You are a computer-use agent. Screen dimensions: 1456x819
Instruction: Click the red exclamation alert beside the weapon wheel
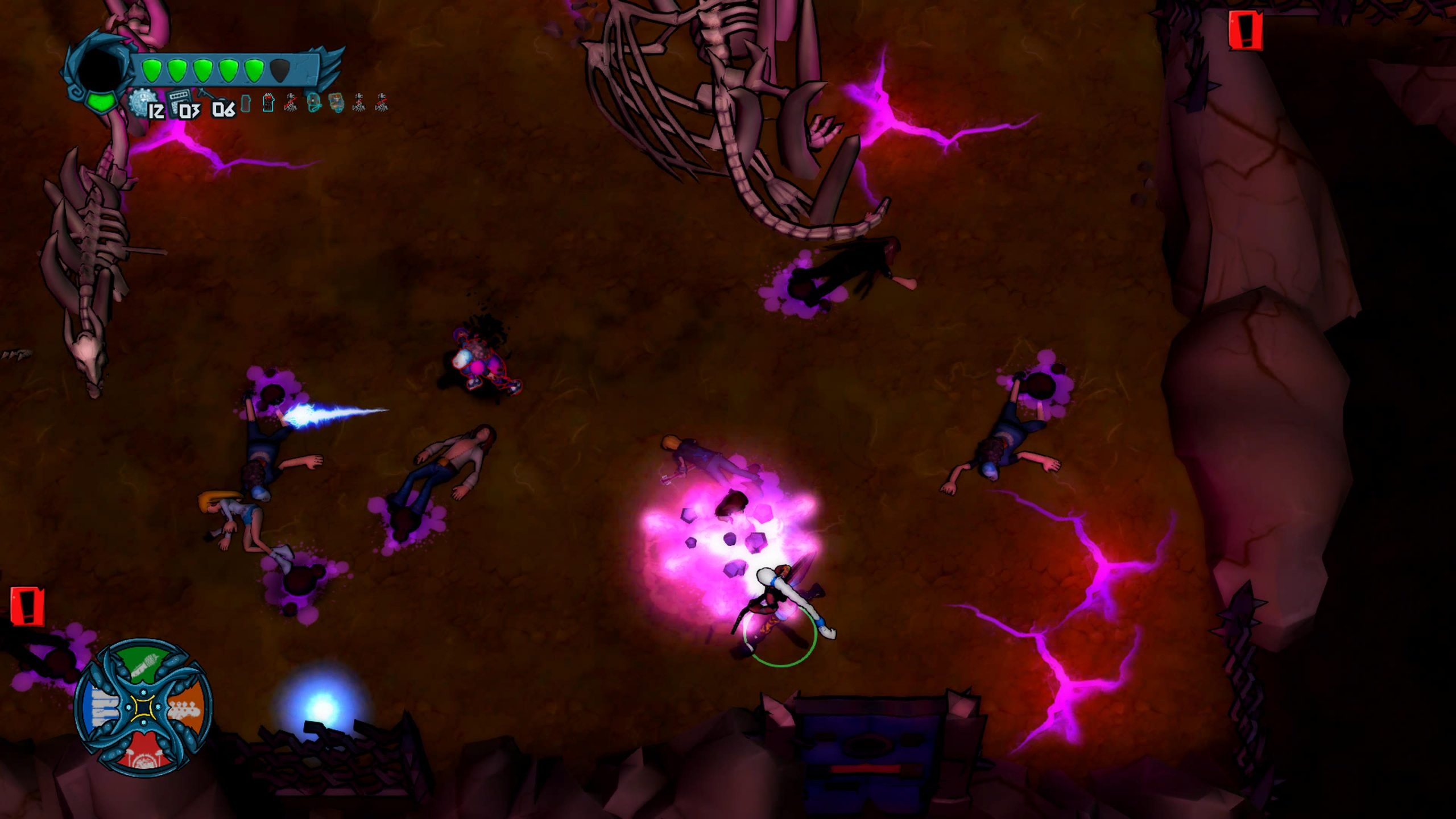click(x=27, y=606)
